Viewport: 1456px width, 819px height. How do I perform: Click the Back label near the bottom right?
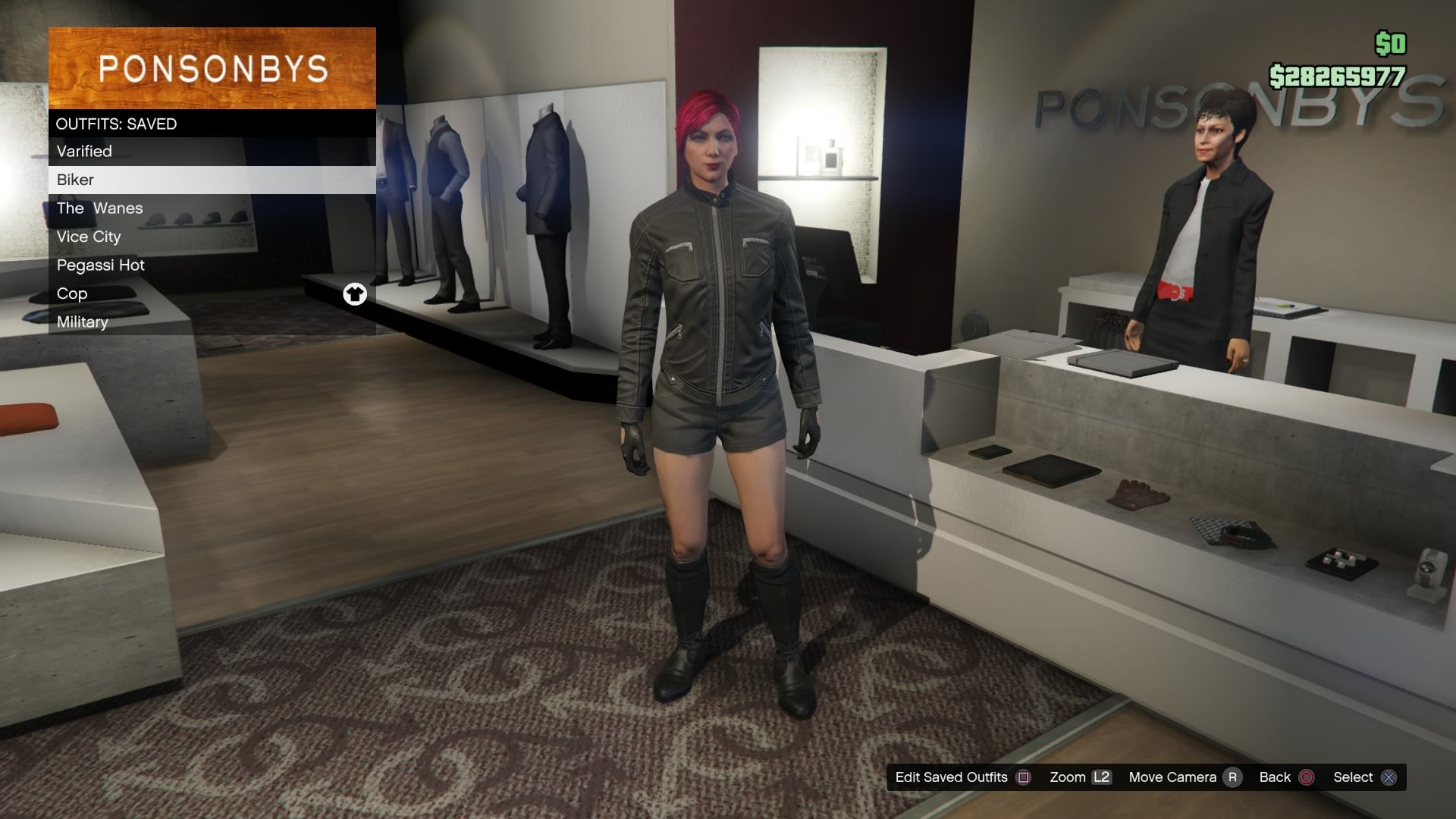[1273, 777]
